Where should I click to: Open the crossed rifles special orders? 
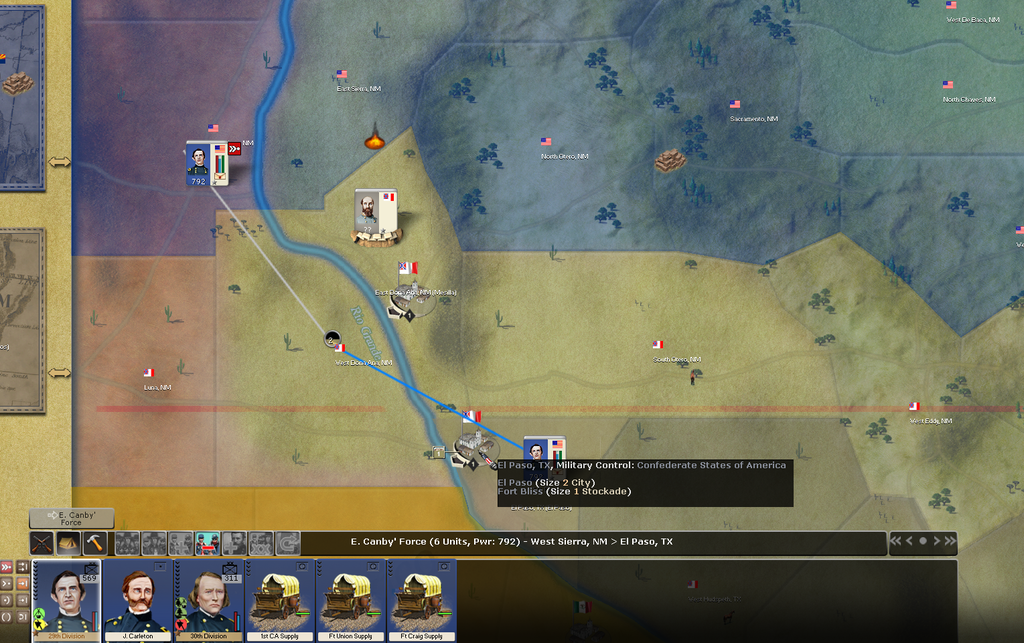click(41, 543)
